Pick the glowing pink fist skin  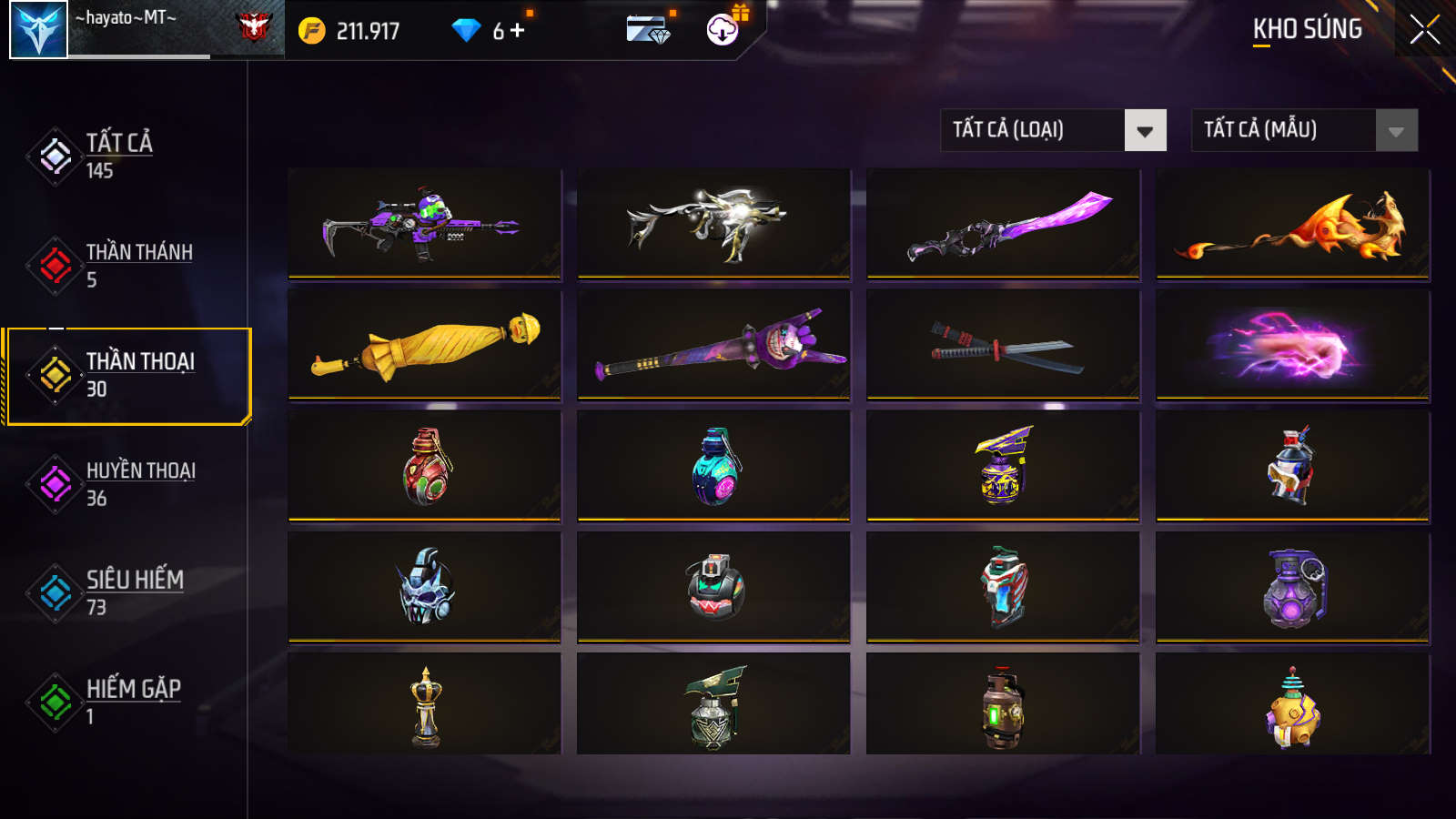(x=1292, y=345)
